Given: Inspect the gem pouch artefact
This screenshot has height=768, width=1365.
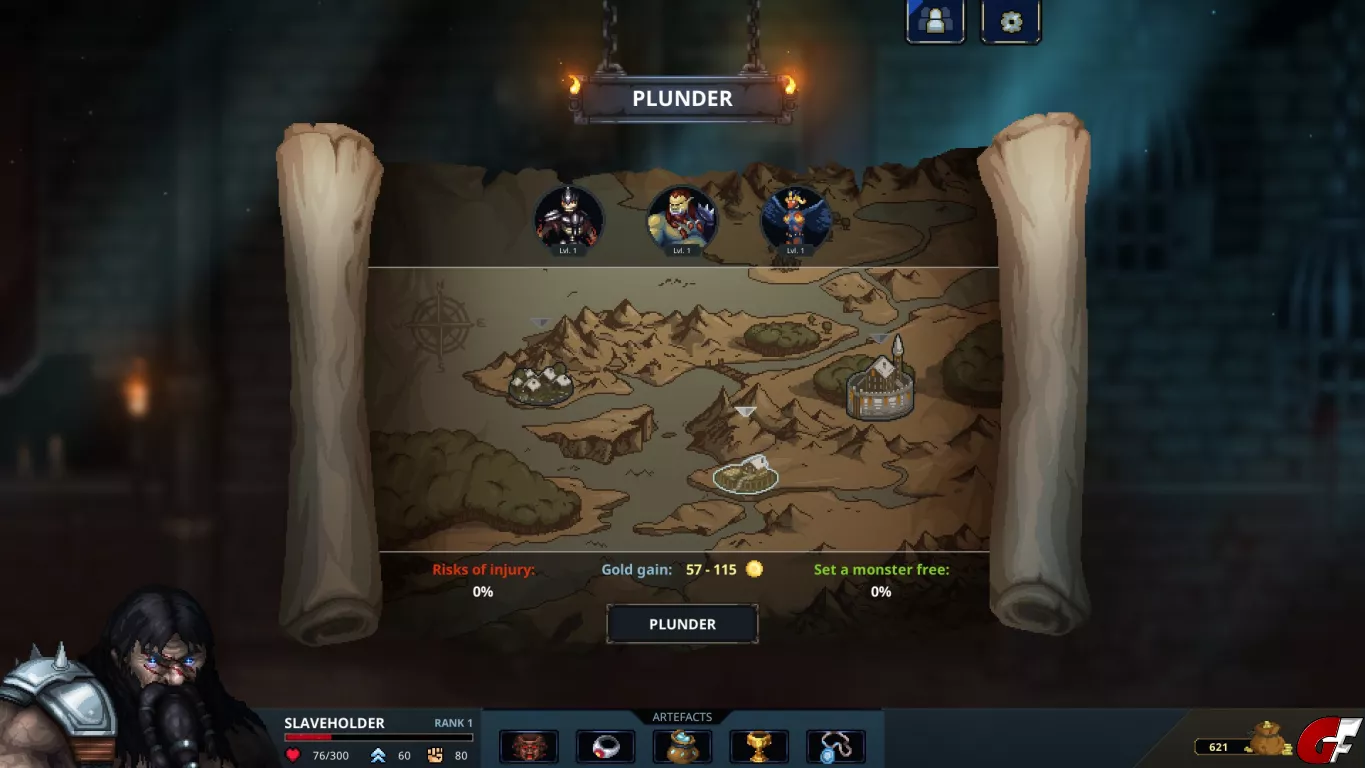Looking at the screenshot, I should [682, 746].
